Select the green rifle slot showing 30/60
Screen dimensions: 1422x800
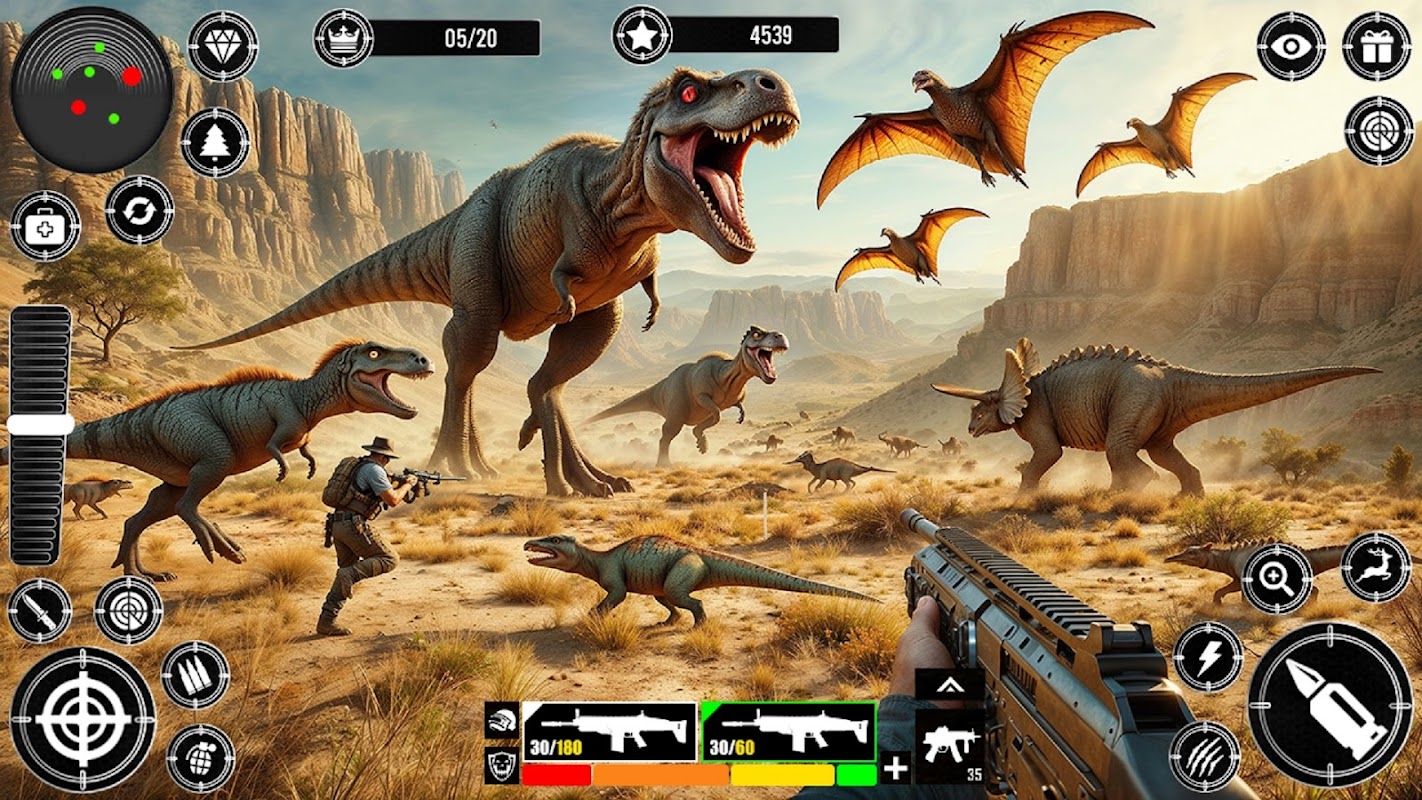click(x=788, y=732)
